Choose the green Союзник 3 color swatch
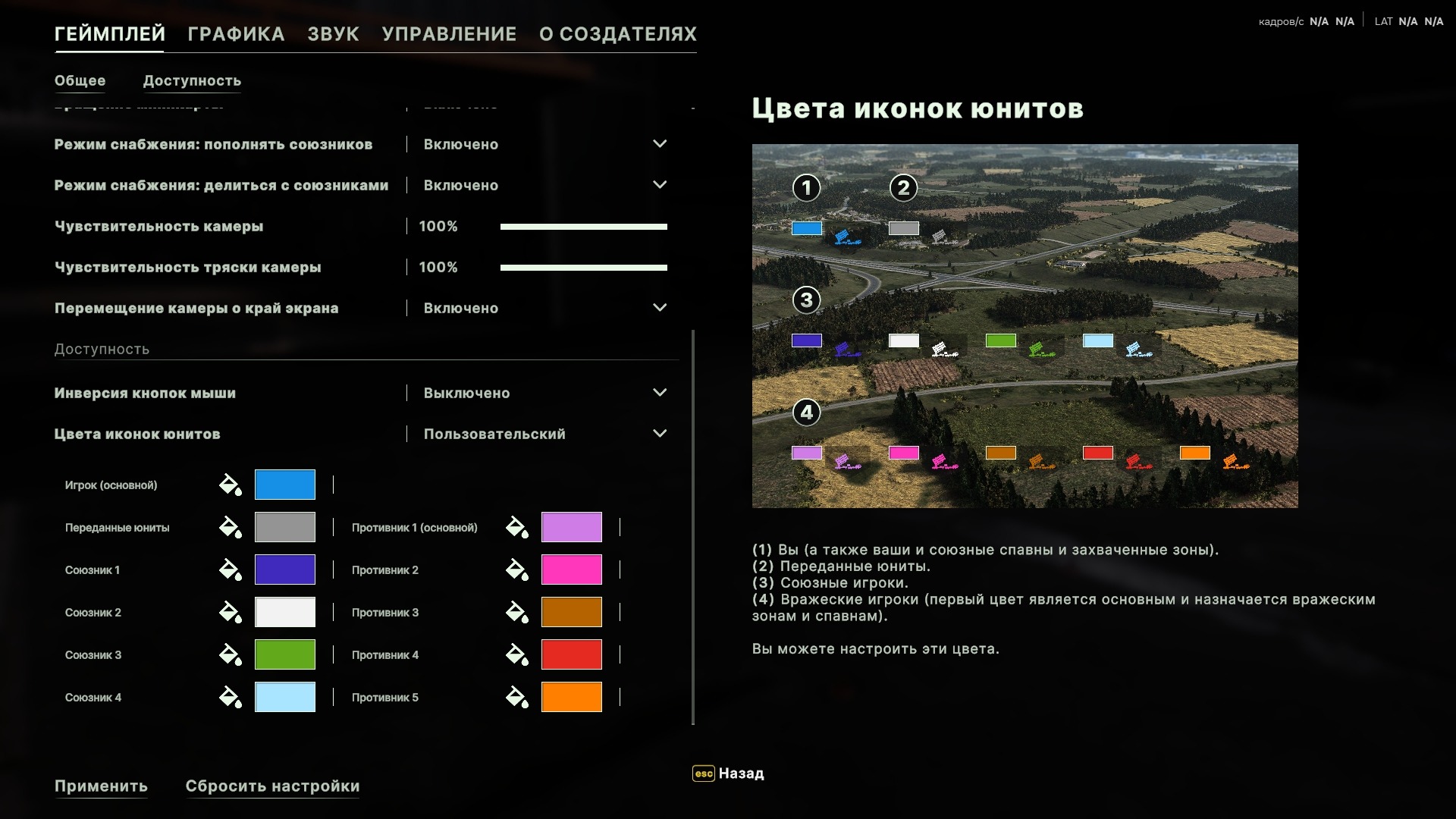This screenshot has width=1456, height=819. point(284,654)
